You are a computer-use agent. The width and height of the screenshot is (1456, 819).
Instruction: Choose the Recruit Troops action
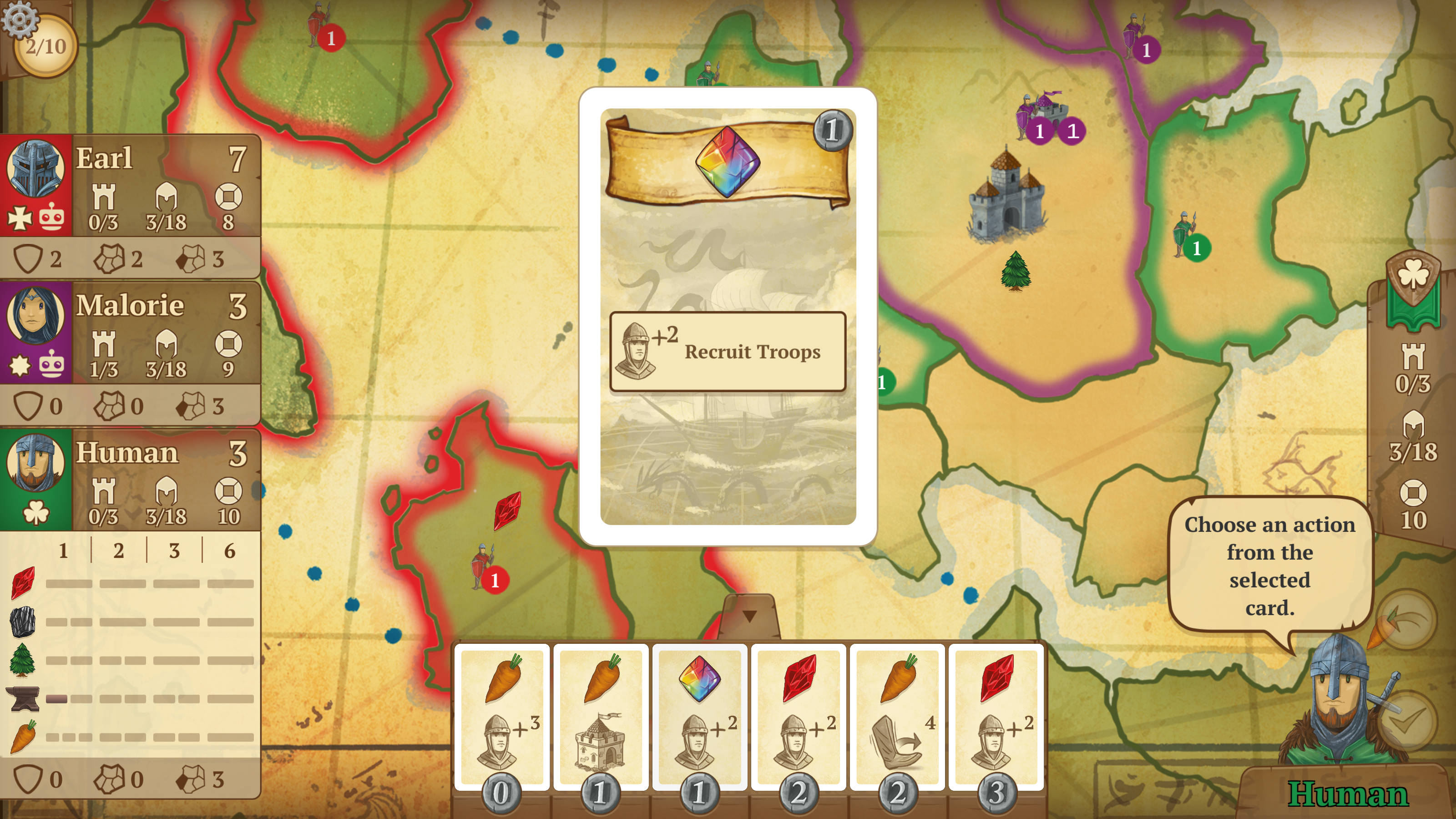728,351
